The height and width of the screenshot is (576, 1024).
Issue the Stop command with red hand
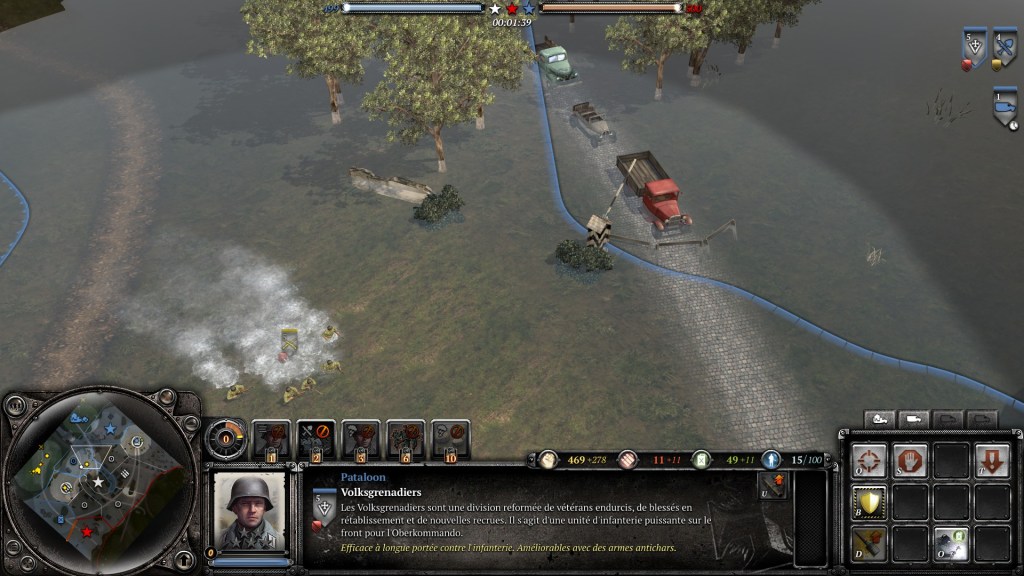point(909,461)
